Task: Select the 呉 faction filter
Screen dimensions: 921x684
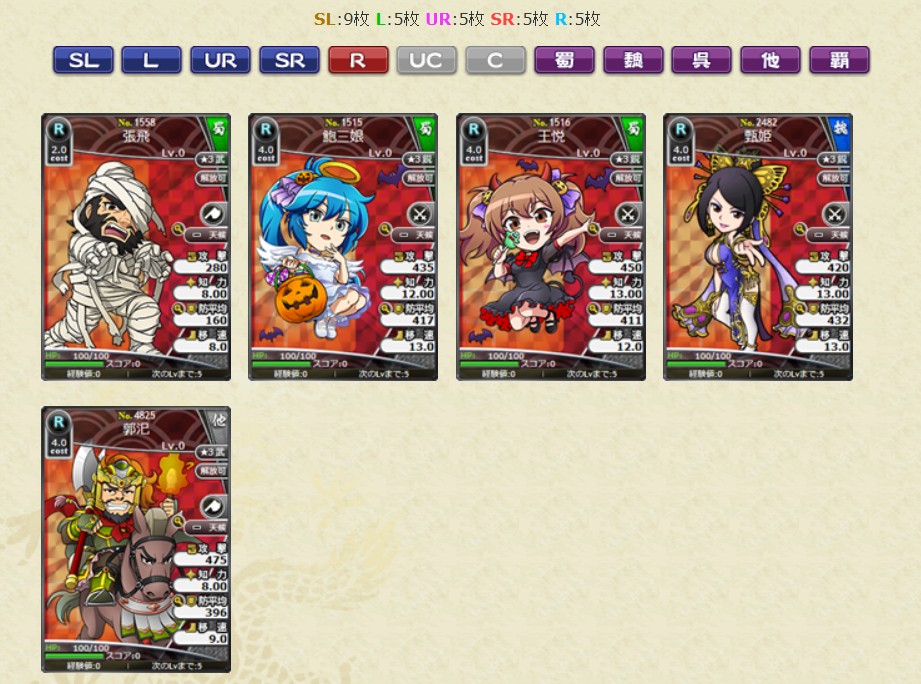Action: click(x=701, y=60)
